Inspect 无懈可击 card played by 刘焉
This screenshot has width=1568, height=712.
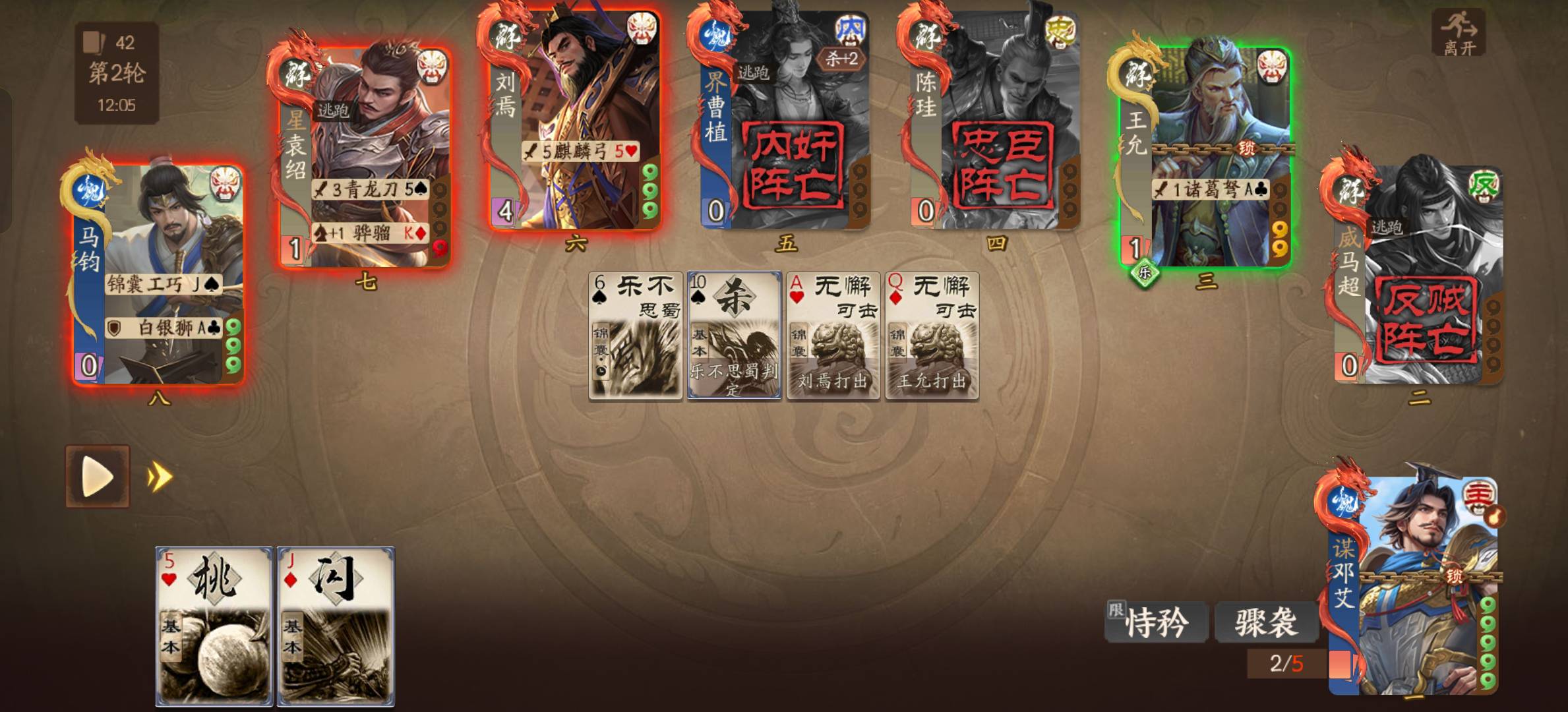(833, 335)
